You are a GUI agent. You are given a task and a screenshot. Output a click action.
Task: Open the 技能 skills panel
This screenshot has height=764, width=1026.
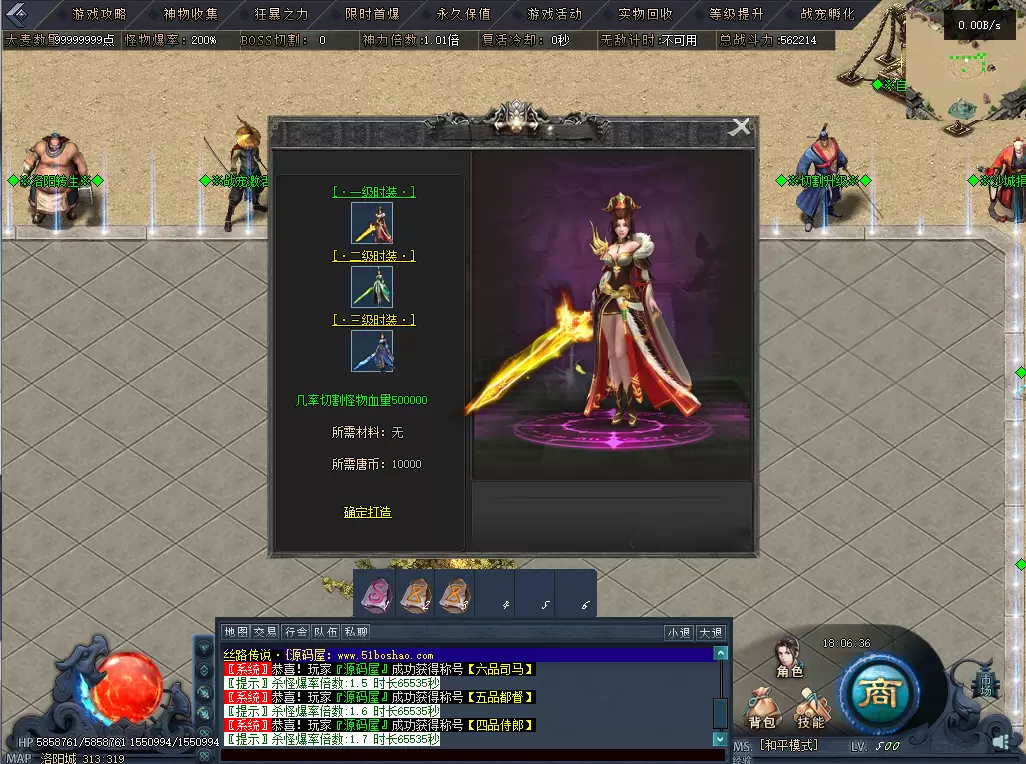[811, 711]
